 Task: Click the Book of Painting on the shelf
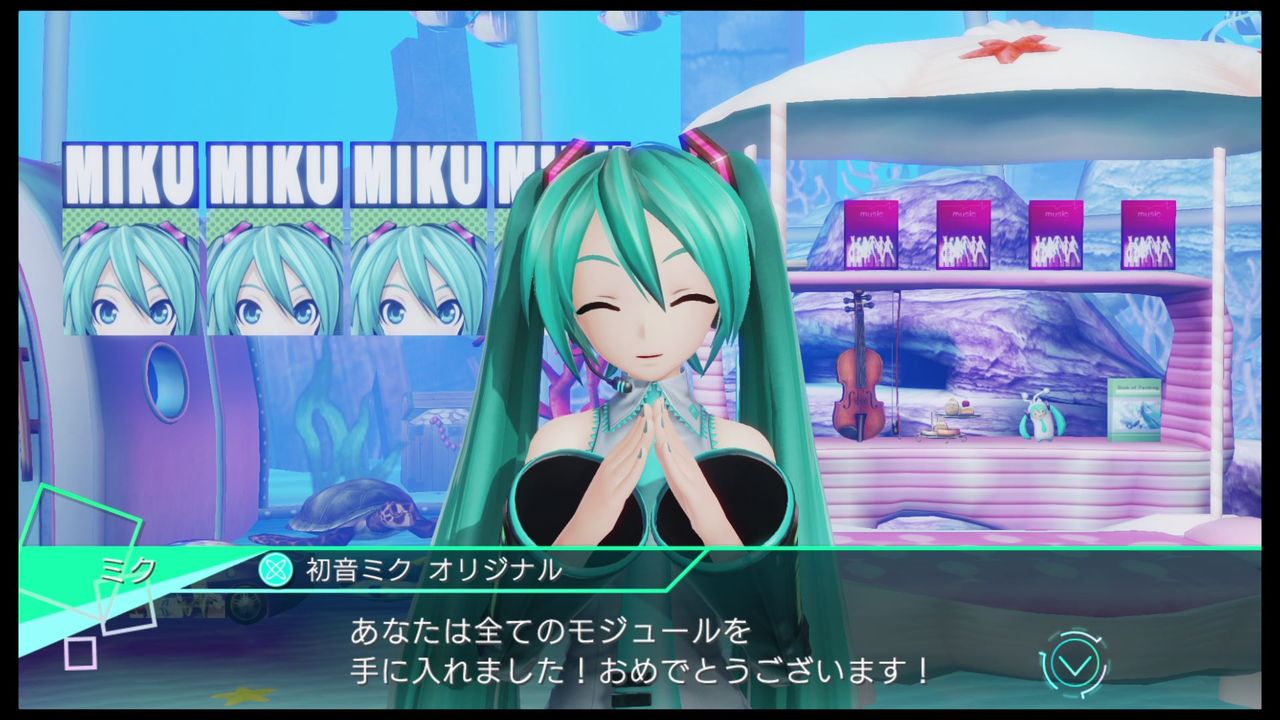coord(1135,412)
